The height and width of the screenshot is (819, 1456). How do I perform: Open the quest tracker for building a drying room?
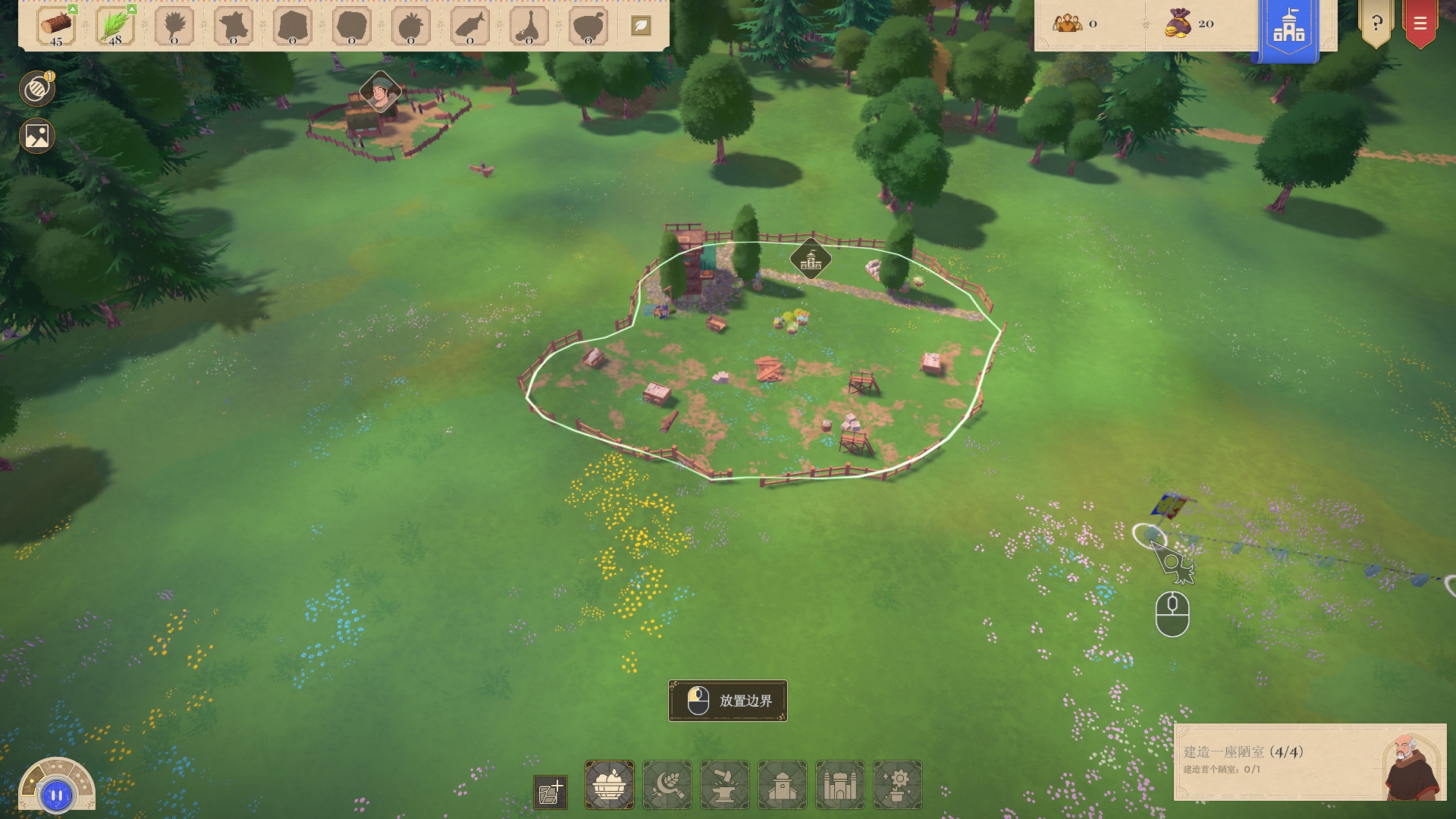[x=1310, y=761]
